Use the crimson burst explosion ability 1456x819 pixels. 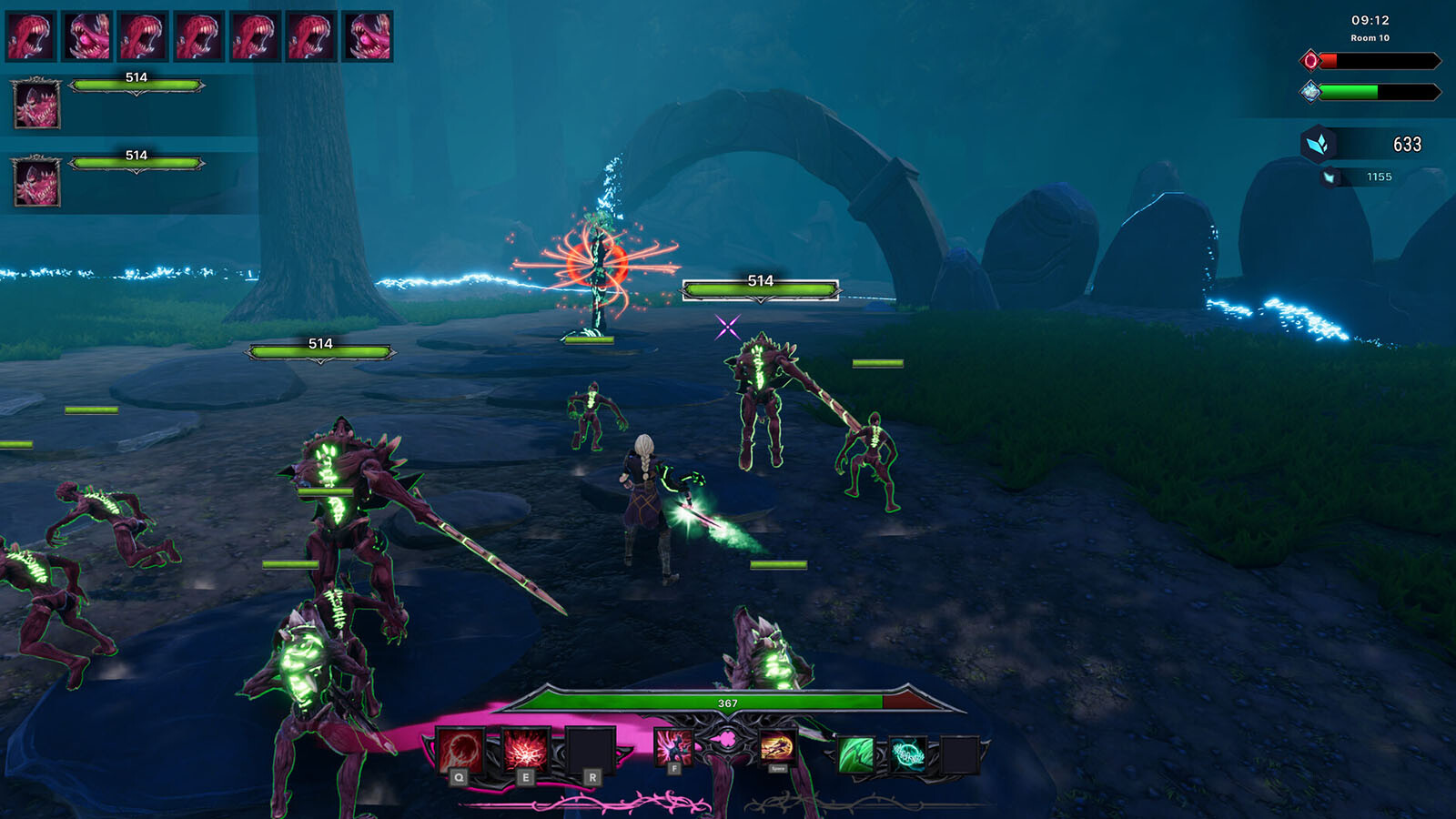(526, 752)
